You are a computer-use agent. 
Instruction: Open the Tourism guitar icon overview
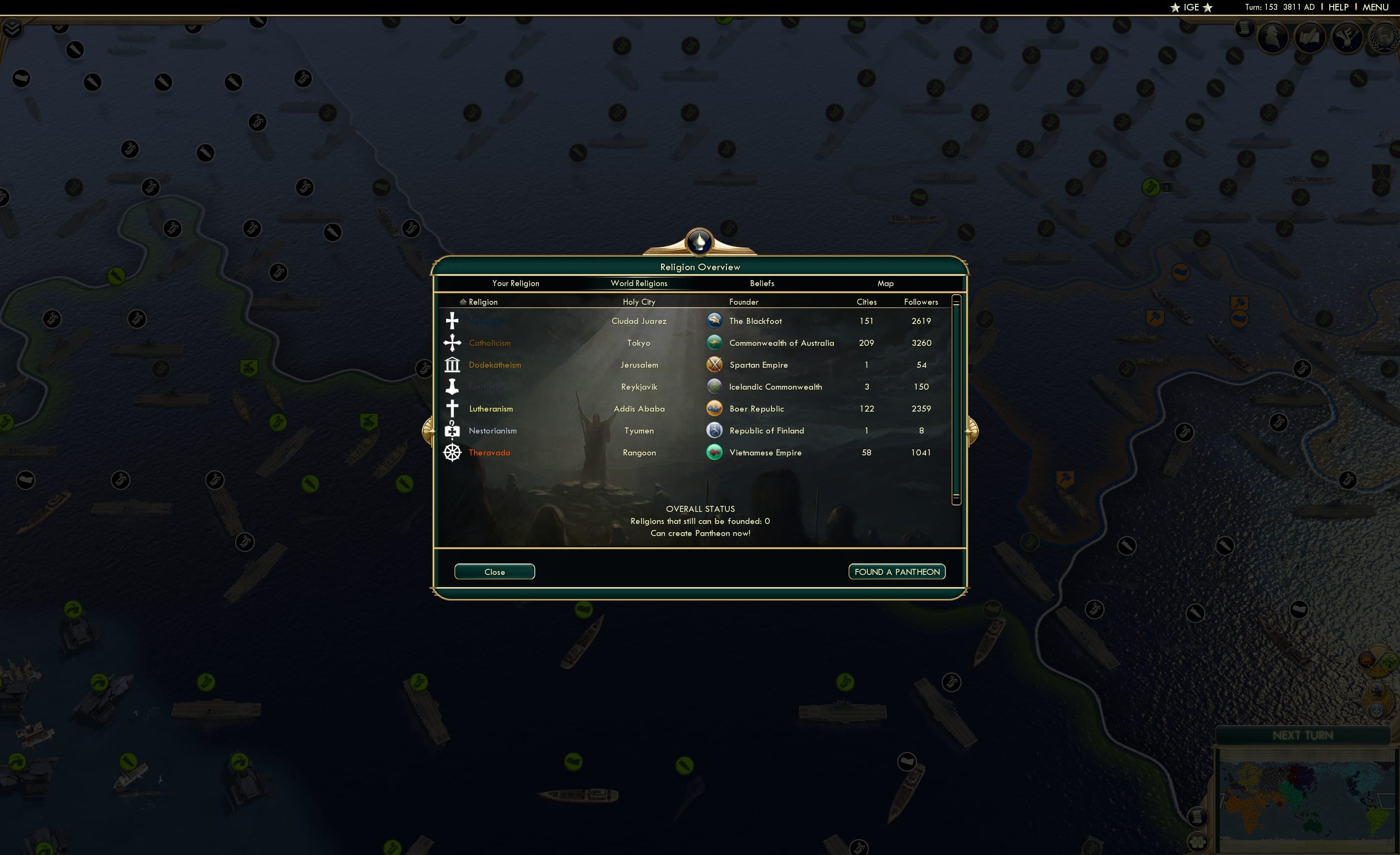click(x=1348, y=37)
